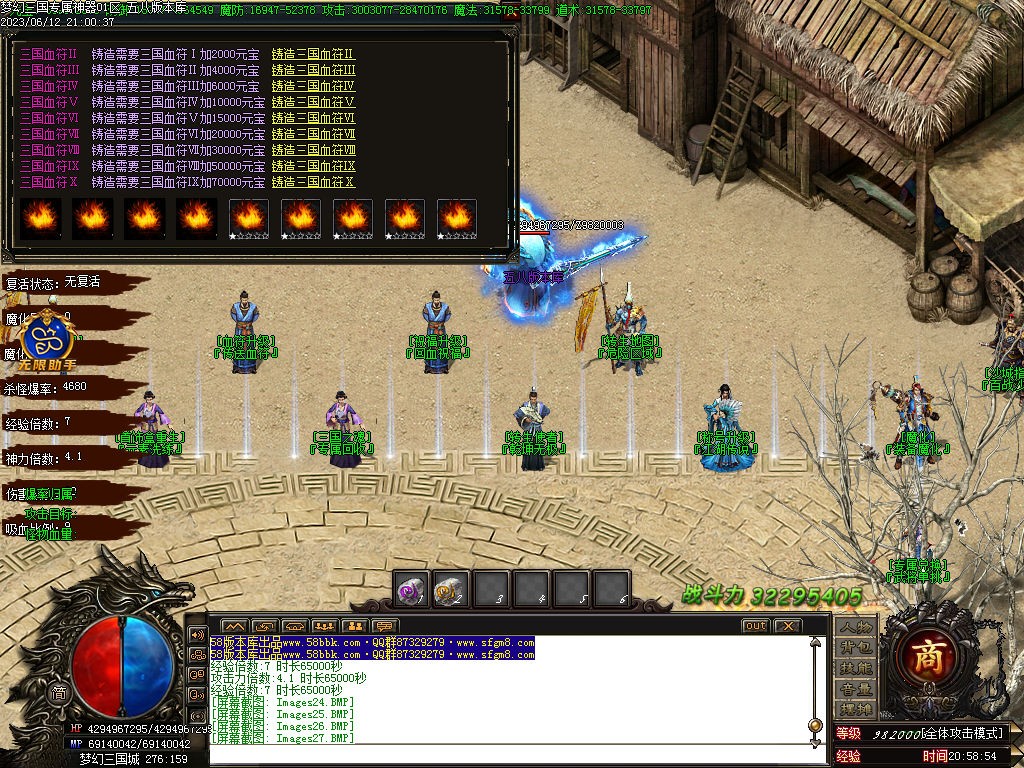Forge the 三国血符II talisman link
The height and width of the screenshot is (768, 1024).
coord(313,54)
